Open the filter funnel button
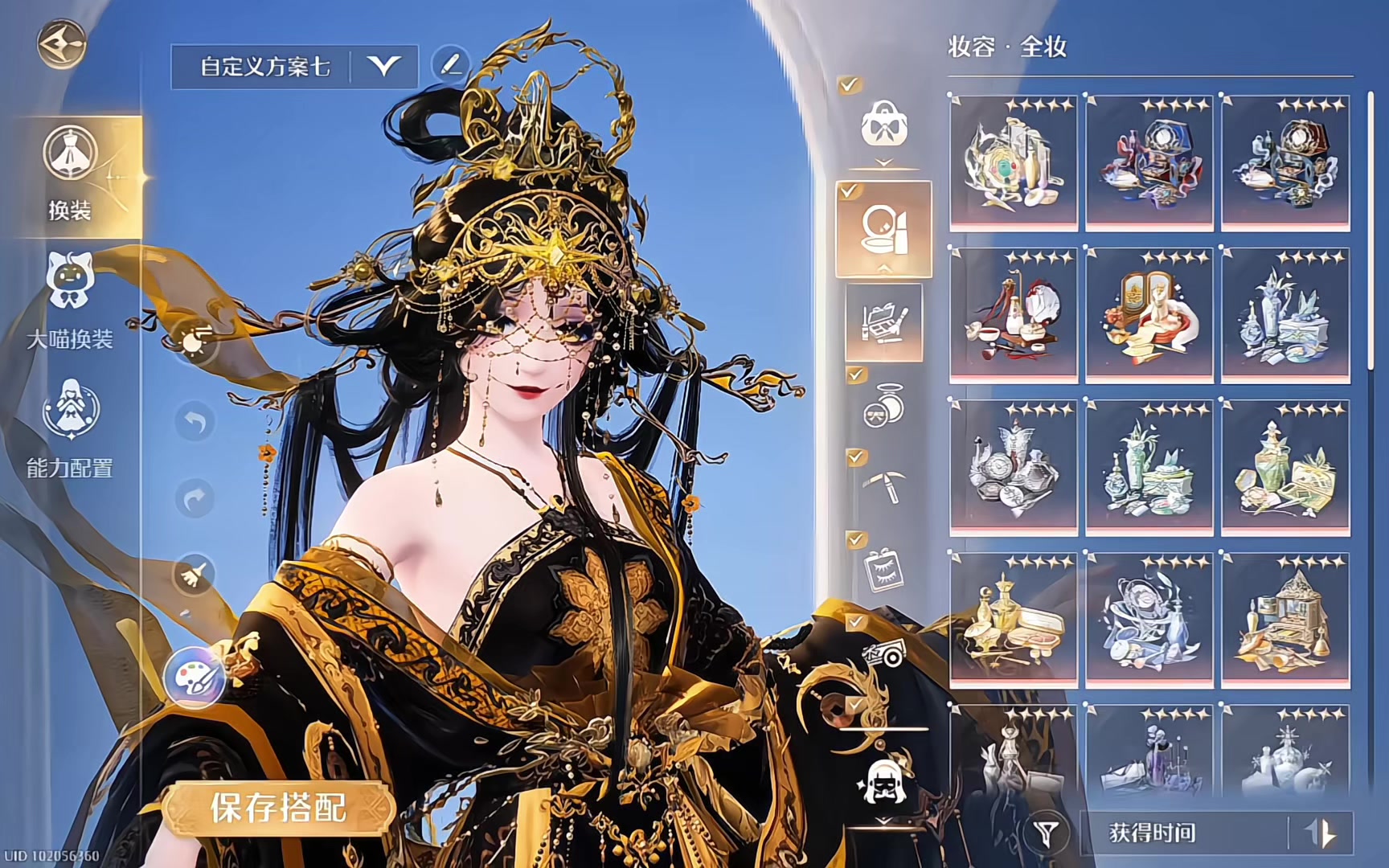The height and width of the screenshot is (868, 1389). click(x=1046, y=833)
